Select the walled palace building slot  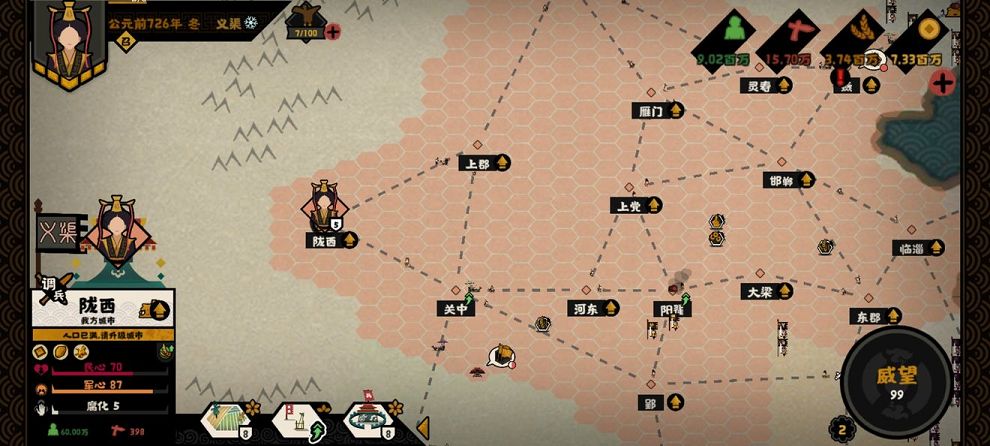coord(366,420)
